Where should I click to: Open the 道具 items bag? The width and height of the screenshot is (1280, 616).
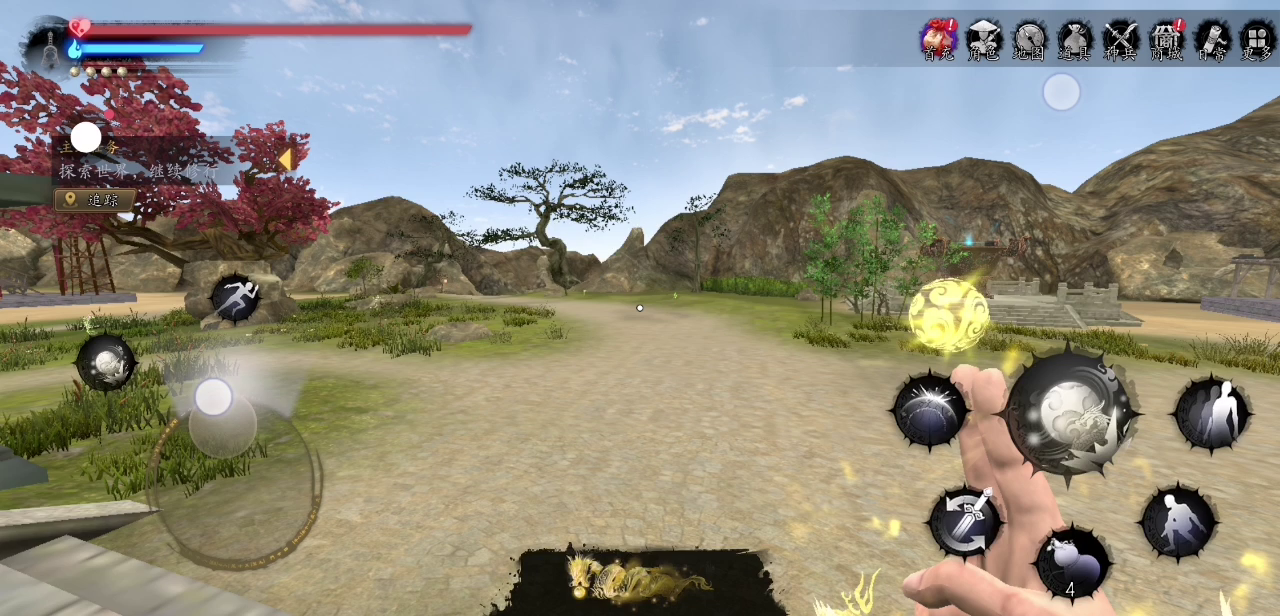(1075, 40)
